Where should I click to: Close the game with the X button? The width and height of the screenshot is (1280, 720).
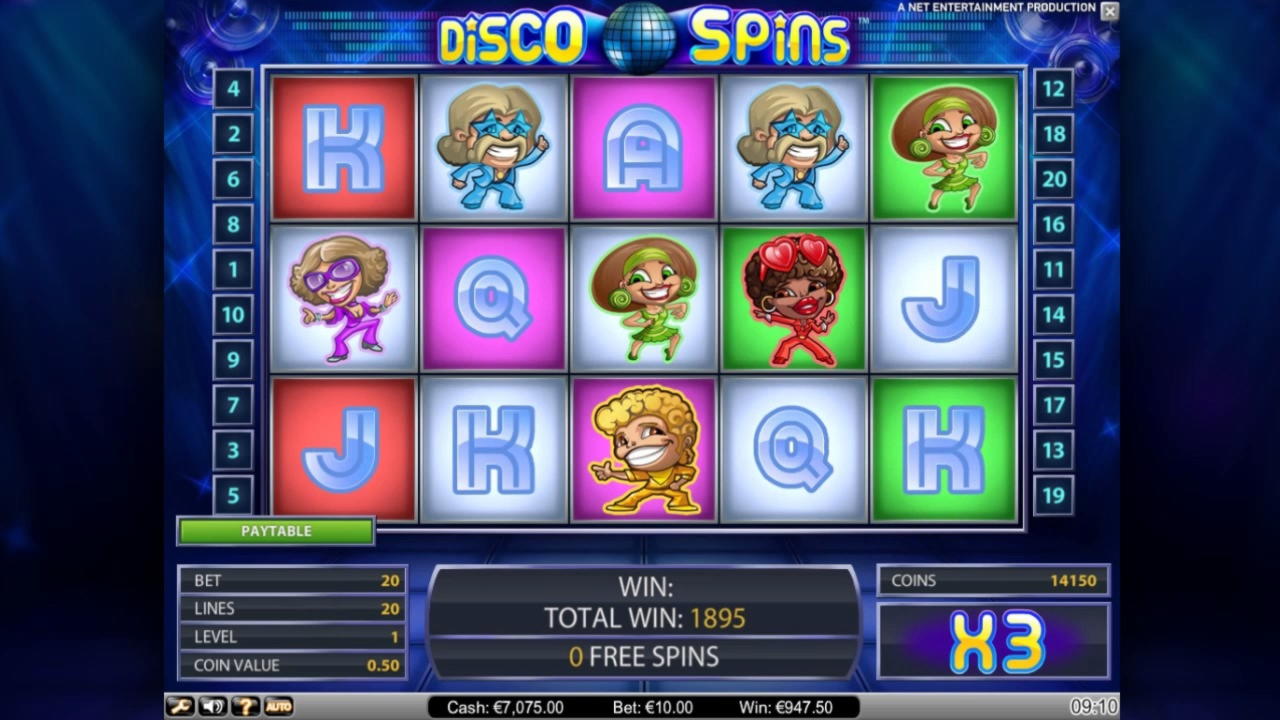pos(1109,11)
